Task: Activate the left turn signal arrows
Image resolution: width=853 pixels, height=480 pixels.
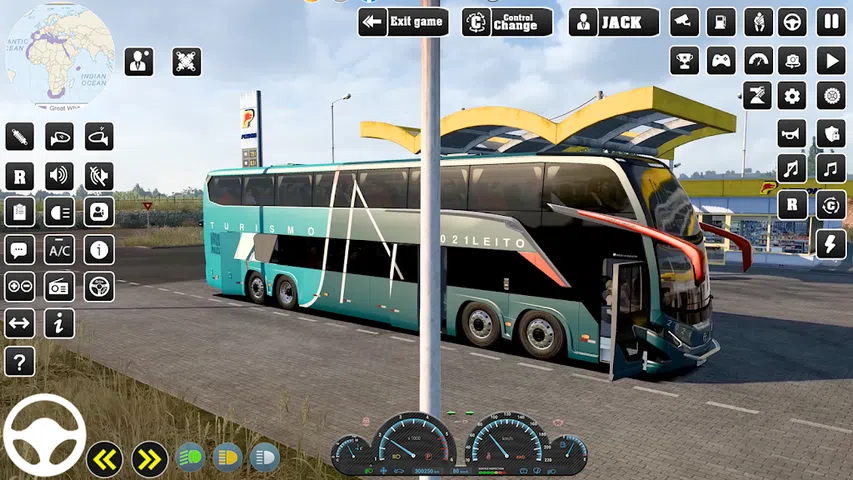Action: coord(105,459)
